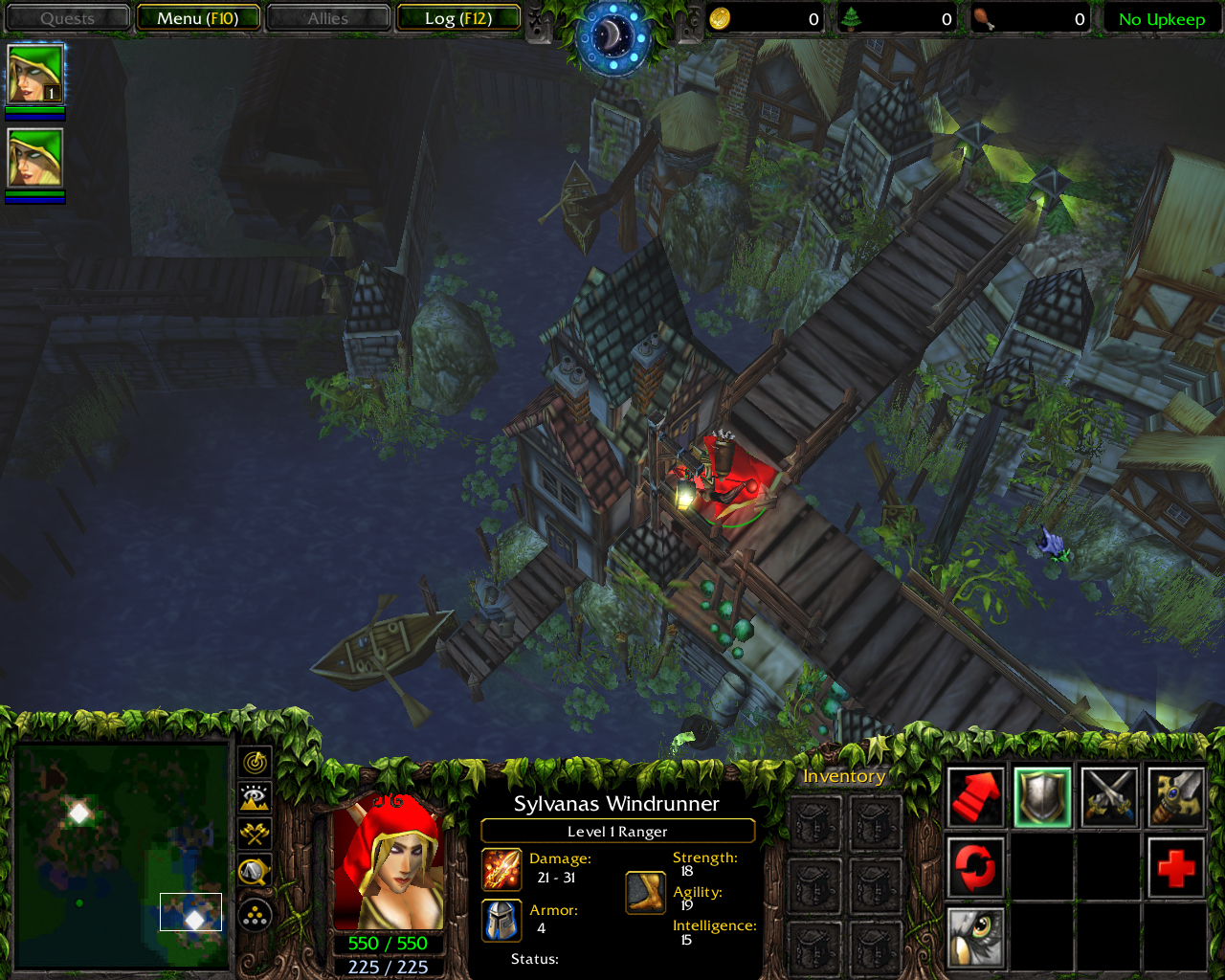Open the Log (F12) button

pyautogui.click(x=458, y=18)
